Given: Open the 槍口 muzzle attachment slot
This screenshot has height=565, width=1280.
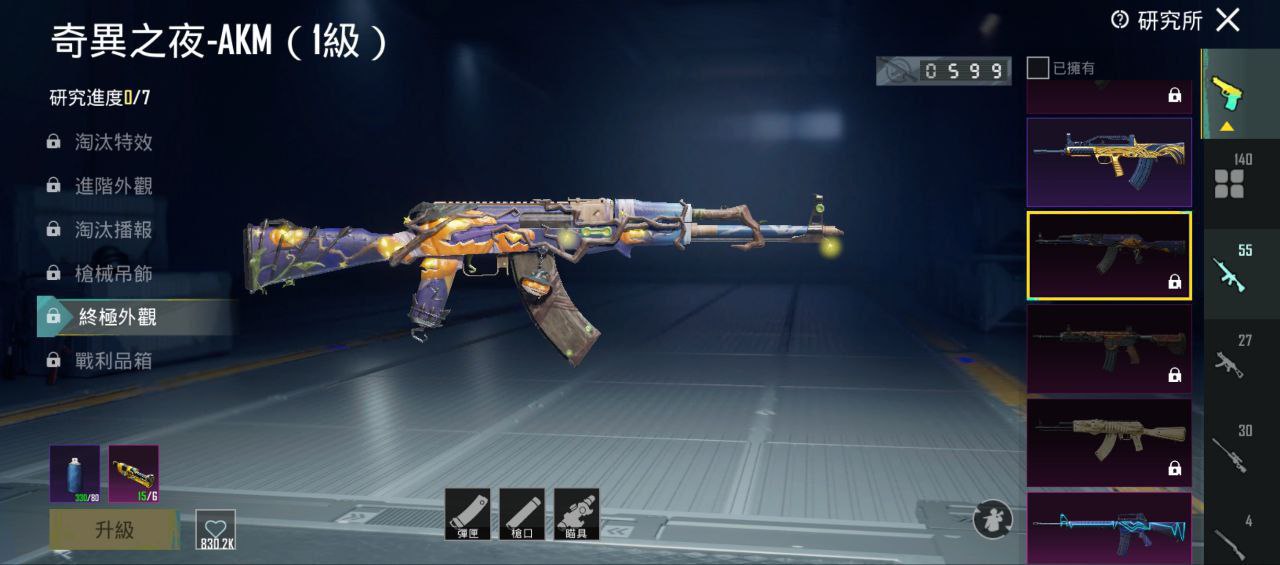Looking at the screenshot, I should click(x=521, y=514).
